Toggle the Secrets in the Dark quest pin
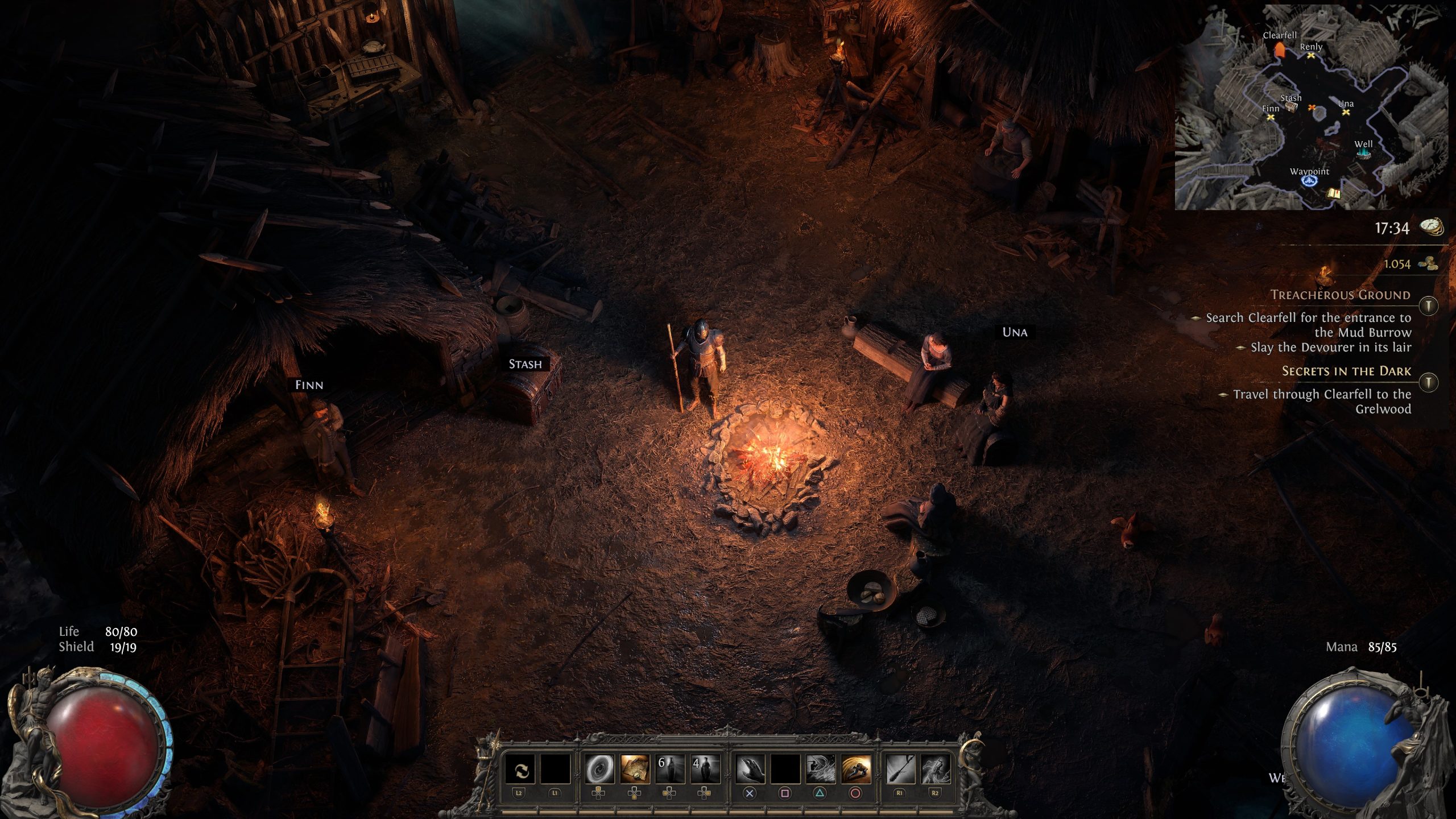1456x819 pixels. pos(1428,382)
